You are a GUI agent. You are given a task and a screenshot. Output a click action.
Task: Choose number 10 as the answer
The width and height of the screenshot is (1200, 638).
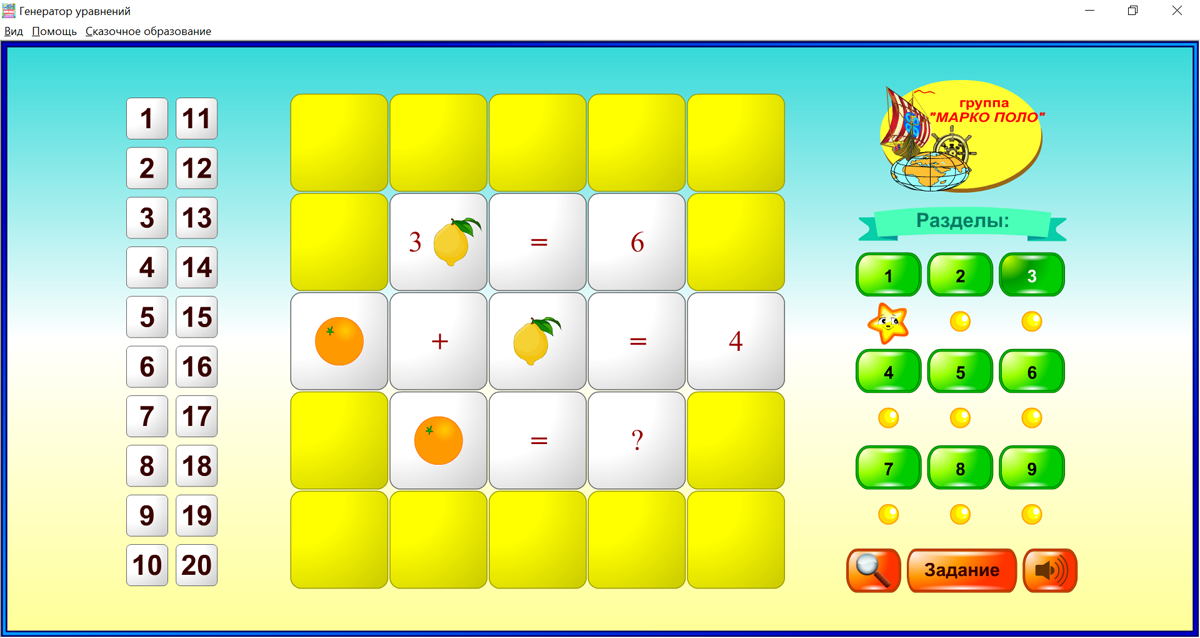(x=147, y=565)
